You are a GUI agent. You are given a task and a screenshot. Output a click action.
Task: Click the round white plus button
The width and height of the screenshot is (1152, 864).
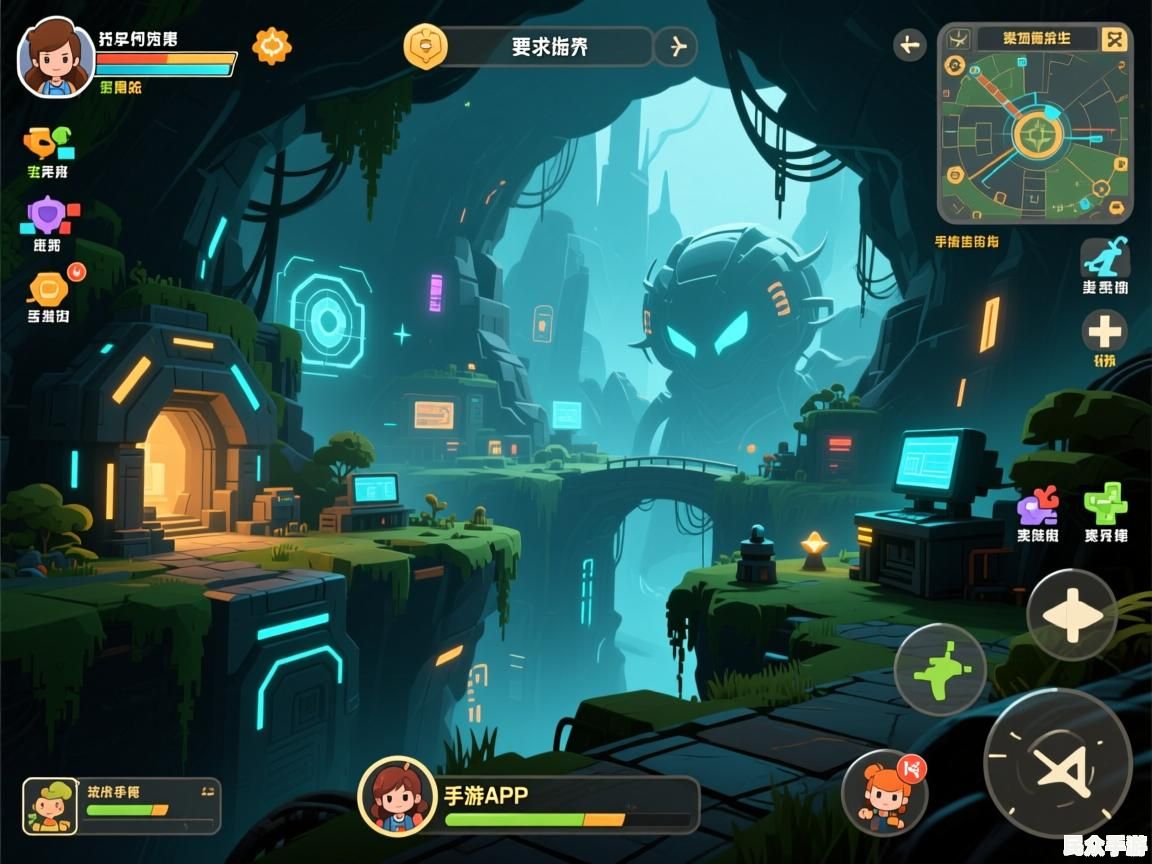1104,331
